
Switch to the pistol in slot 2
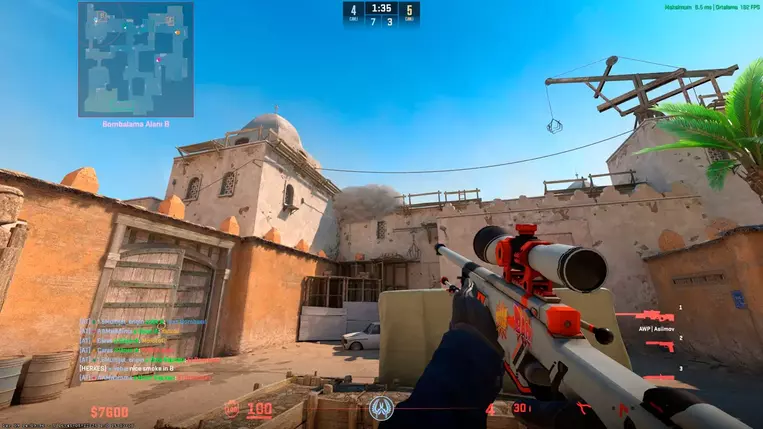[x=659, y=346]
